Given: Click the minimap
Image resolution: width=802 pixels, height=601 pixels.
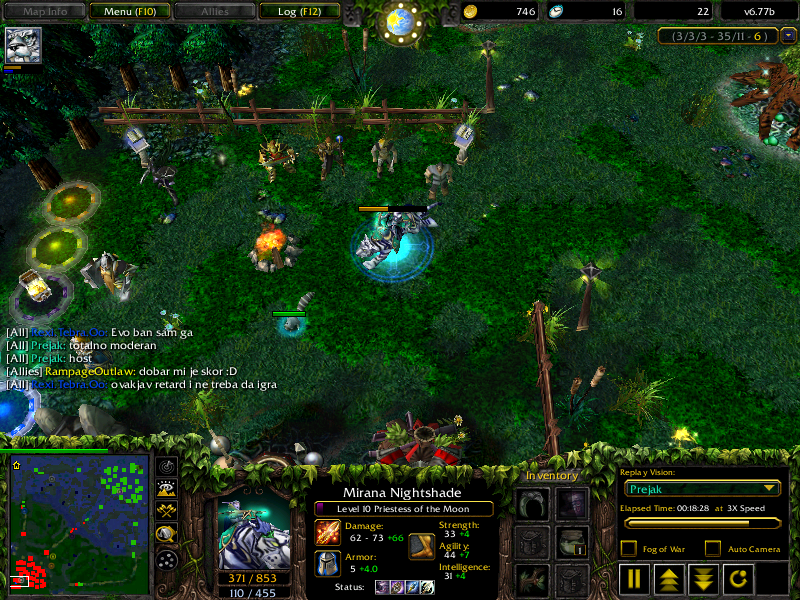Looking at the screenshot, I should pos(78,520).
